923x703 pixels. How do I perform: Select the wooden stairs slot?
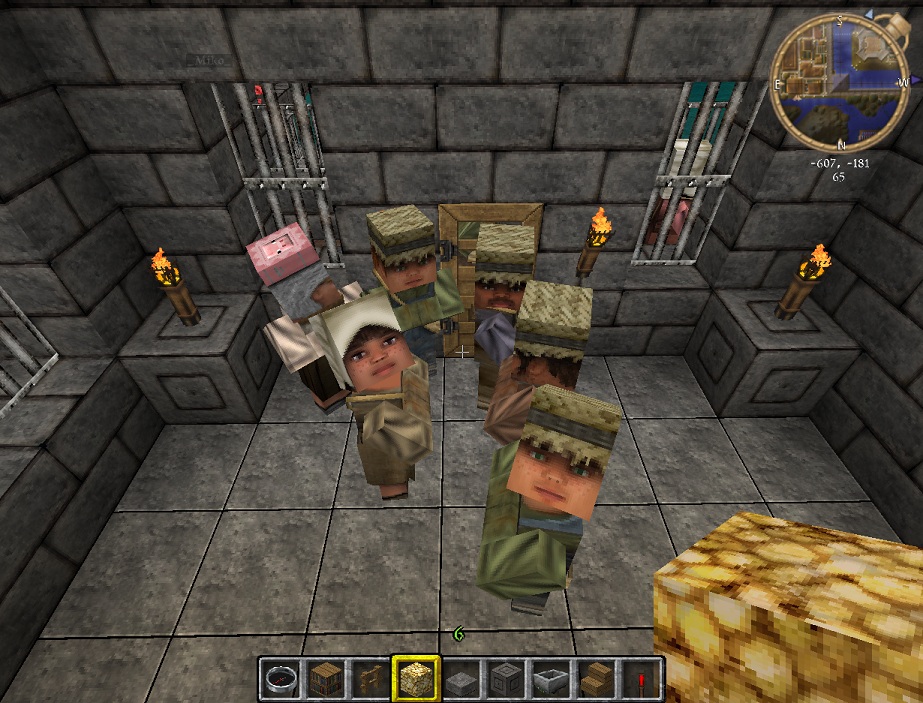pyautogui.click(x=595, y=679)
